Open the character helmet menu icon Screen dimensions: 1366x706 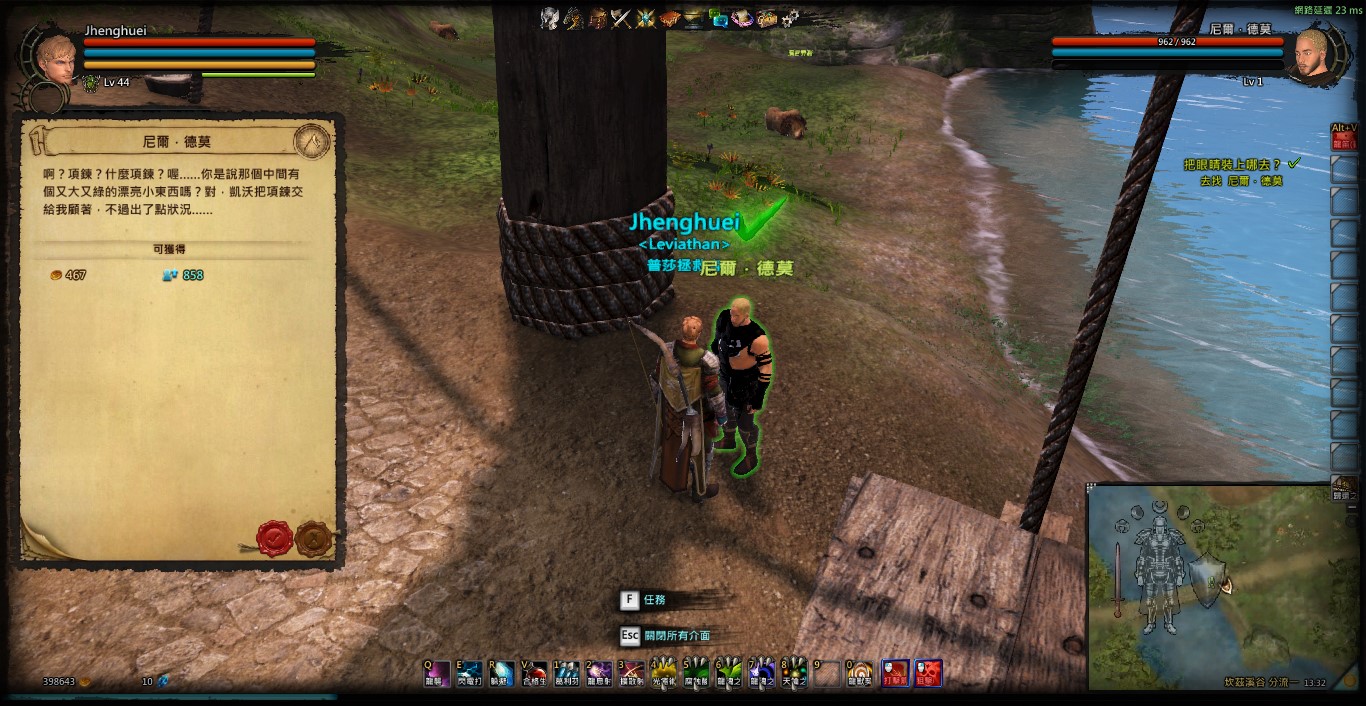click(549, 18)
